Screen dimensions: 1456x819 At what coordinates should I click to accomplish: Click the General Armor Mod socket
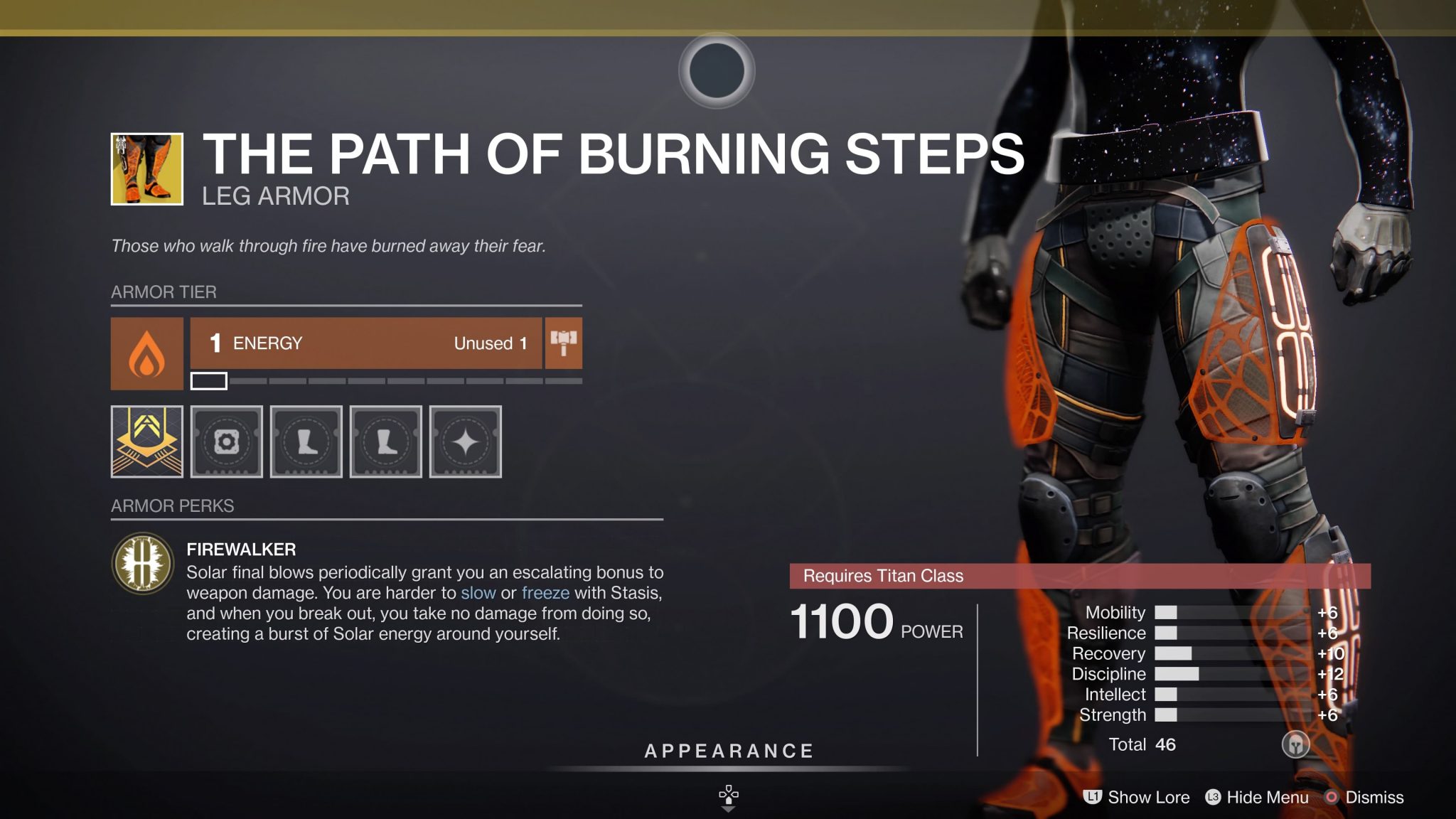point(226,442)
